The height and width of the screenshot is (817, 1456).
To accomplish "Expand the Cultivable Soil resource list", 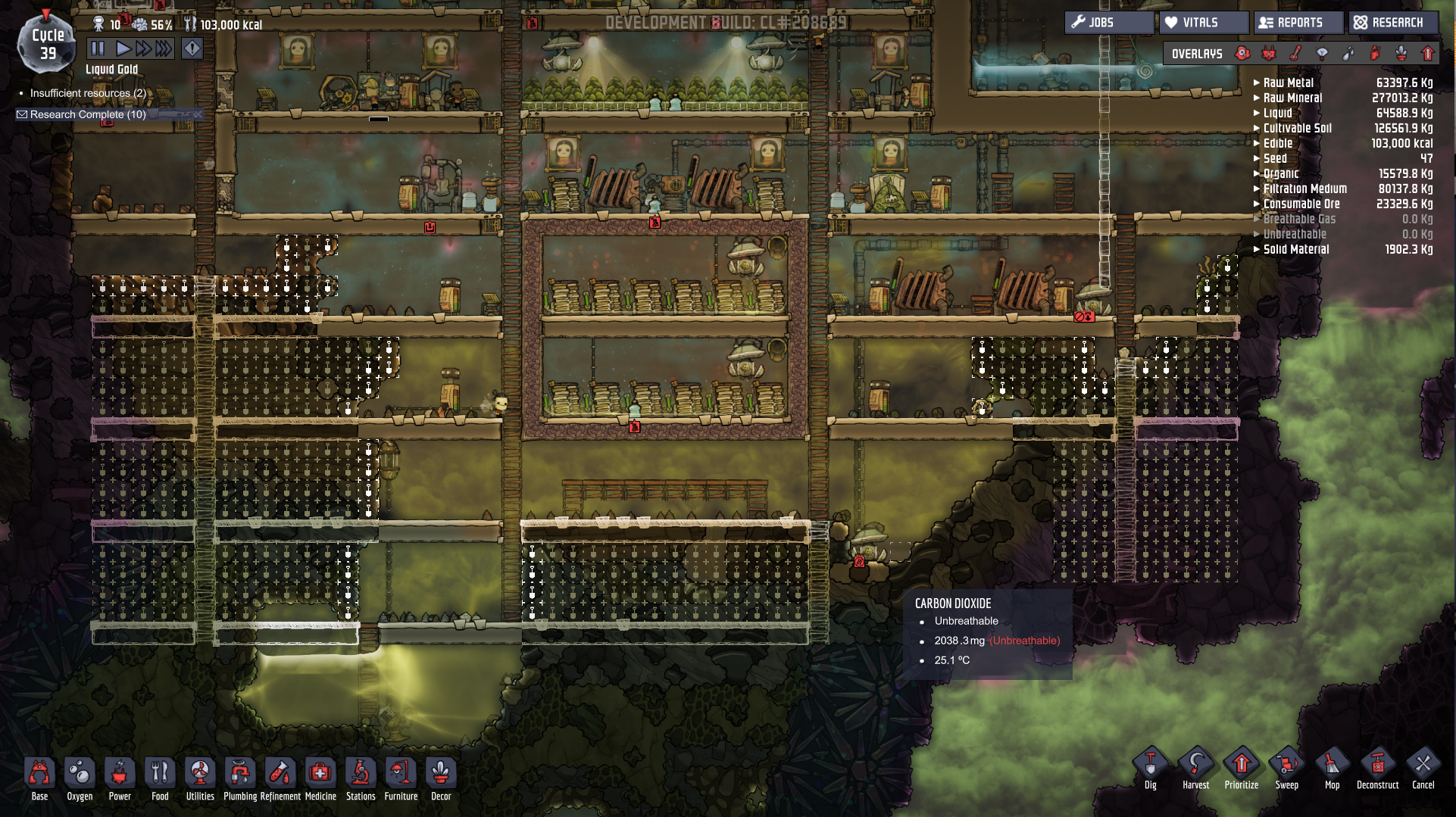I will [1297, 128].
